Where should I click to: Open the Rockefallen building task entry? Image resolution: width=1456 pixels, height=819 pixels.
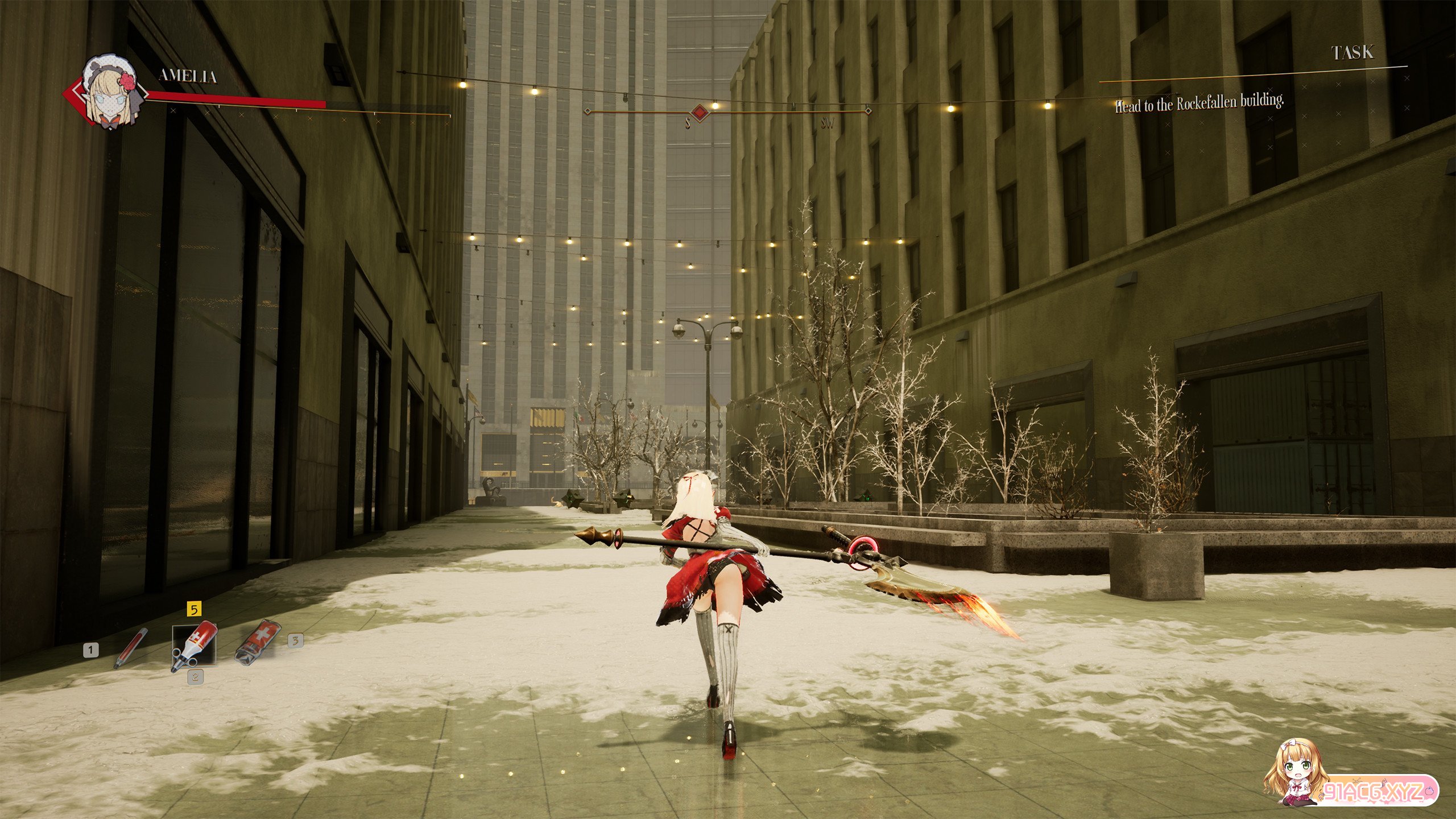pos(1199,104)
